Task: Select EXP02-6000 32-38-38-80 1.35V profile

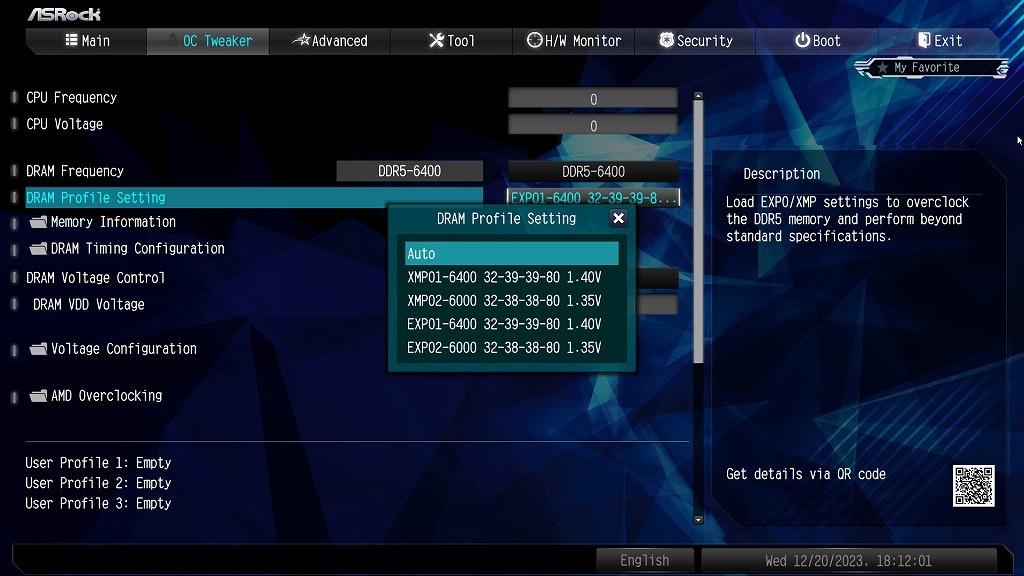Action: 504,348
